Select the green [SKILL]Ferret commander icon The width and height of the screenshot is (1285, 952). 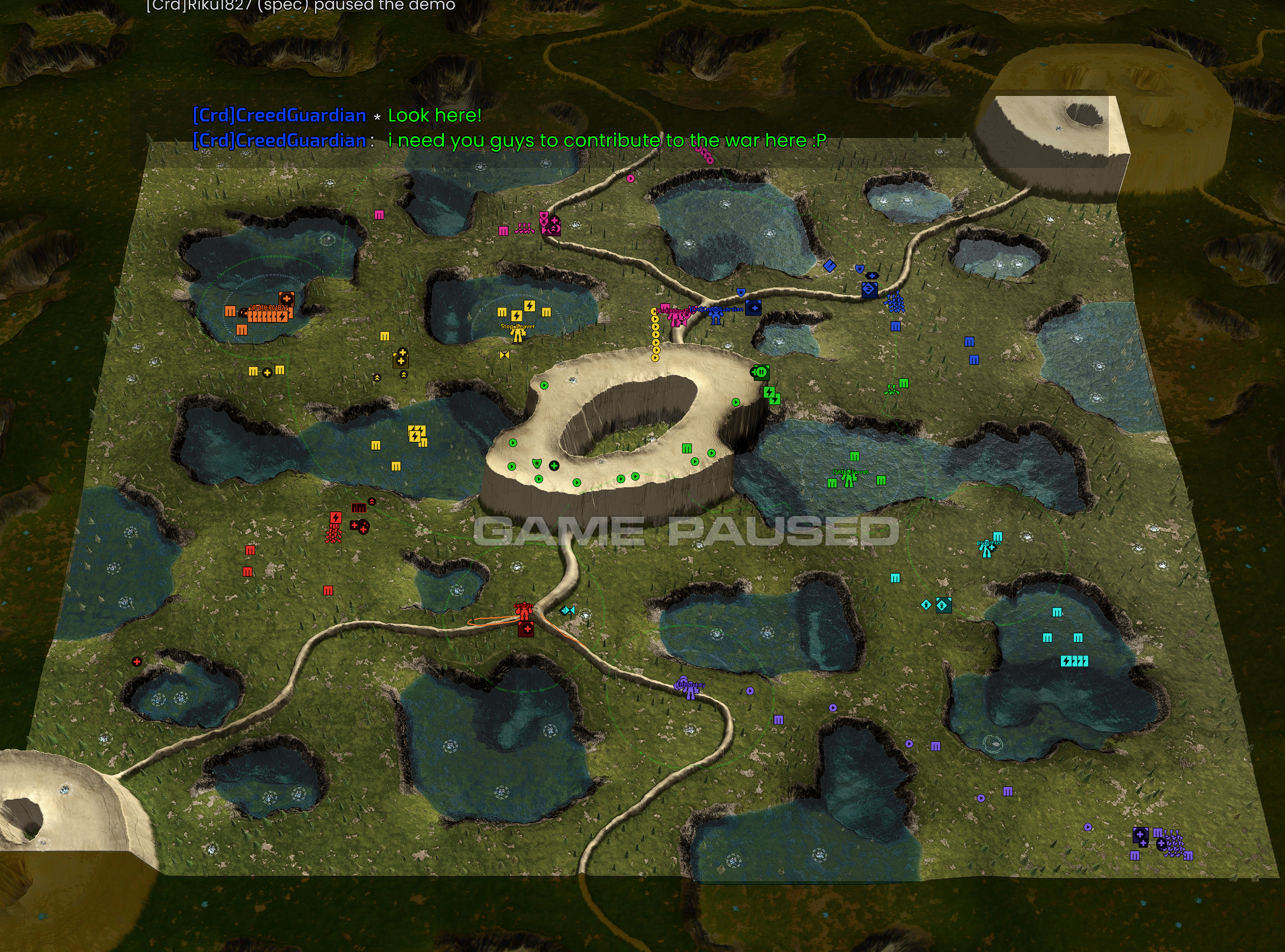[x=848, y=479]
